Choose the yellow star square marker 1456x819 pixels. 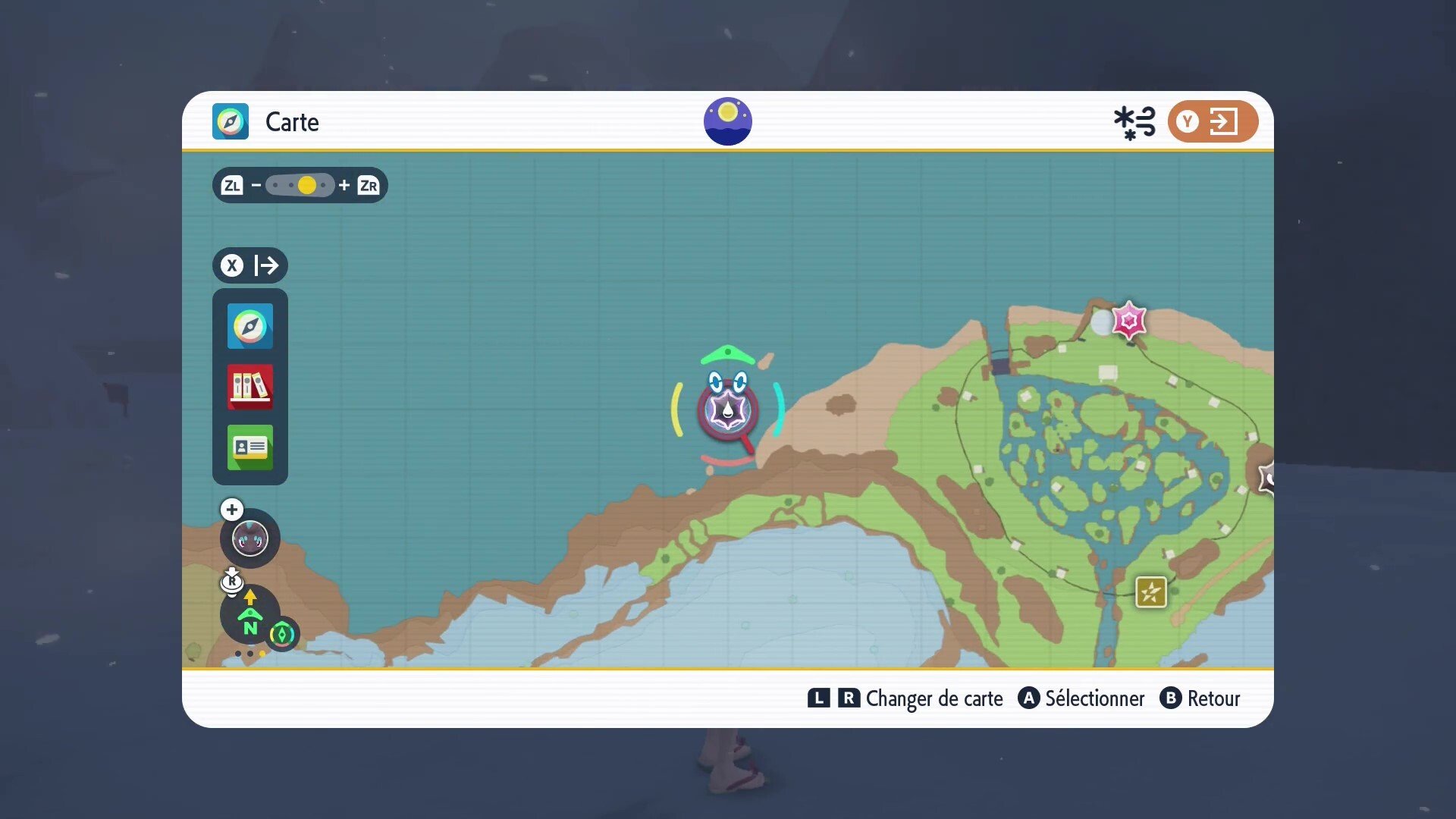[1150, 592]
